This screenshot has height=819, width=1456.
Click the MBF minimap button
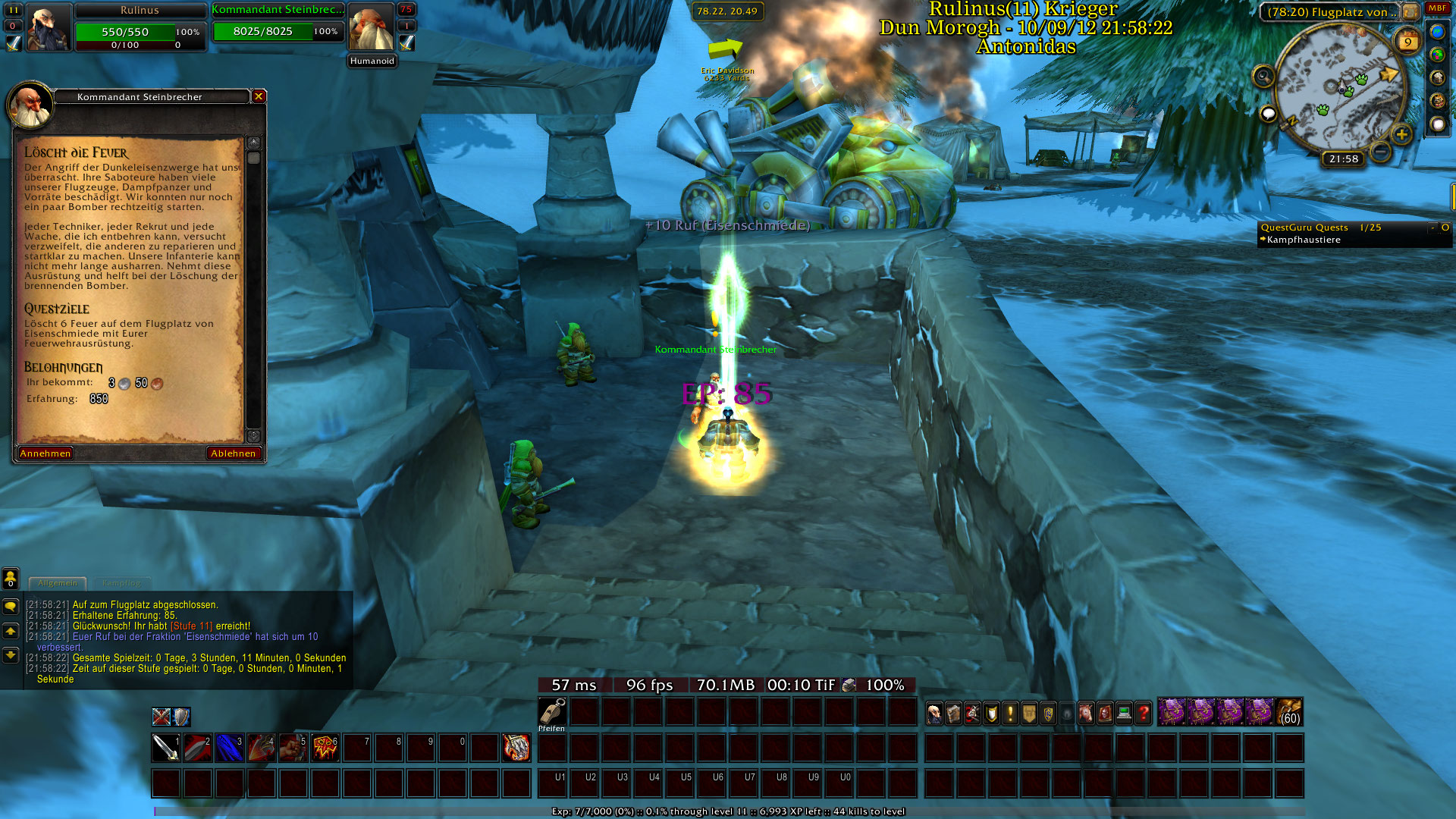tap(1438, 8)
